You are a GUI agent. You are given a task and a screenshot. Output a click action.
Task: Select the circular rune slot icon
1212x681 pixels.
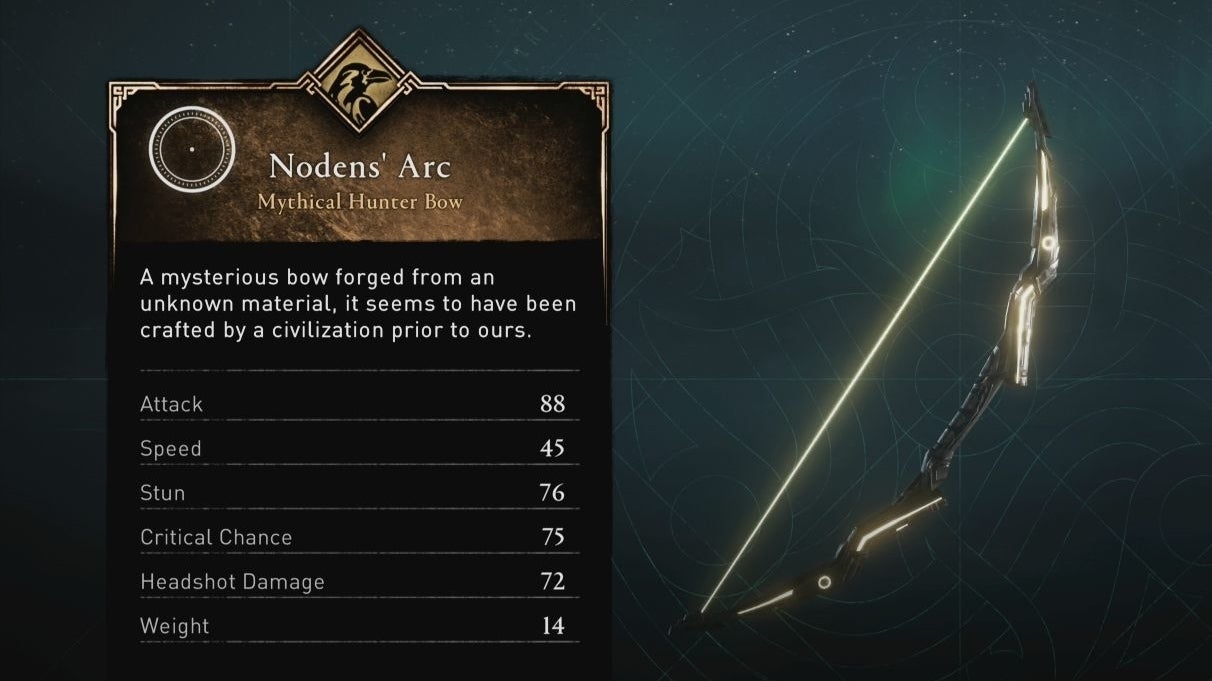tap(191, 149)
